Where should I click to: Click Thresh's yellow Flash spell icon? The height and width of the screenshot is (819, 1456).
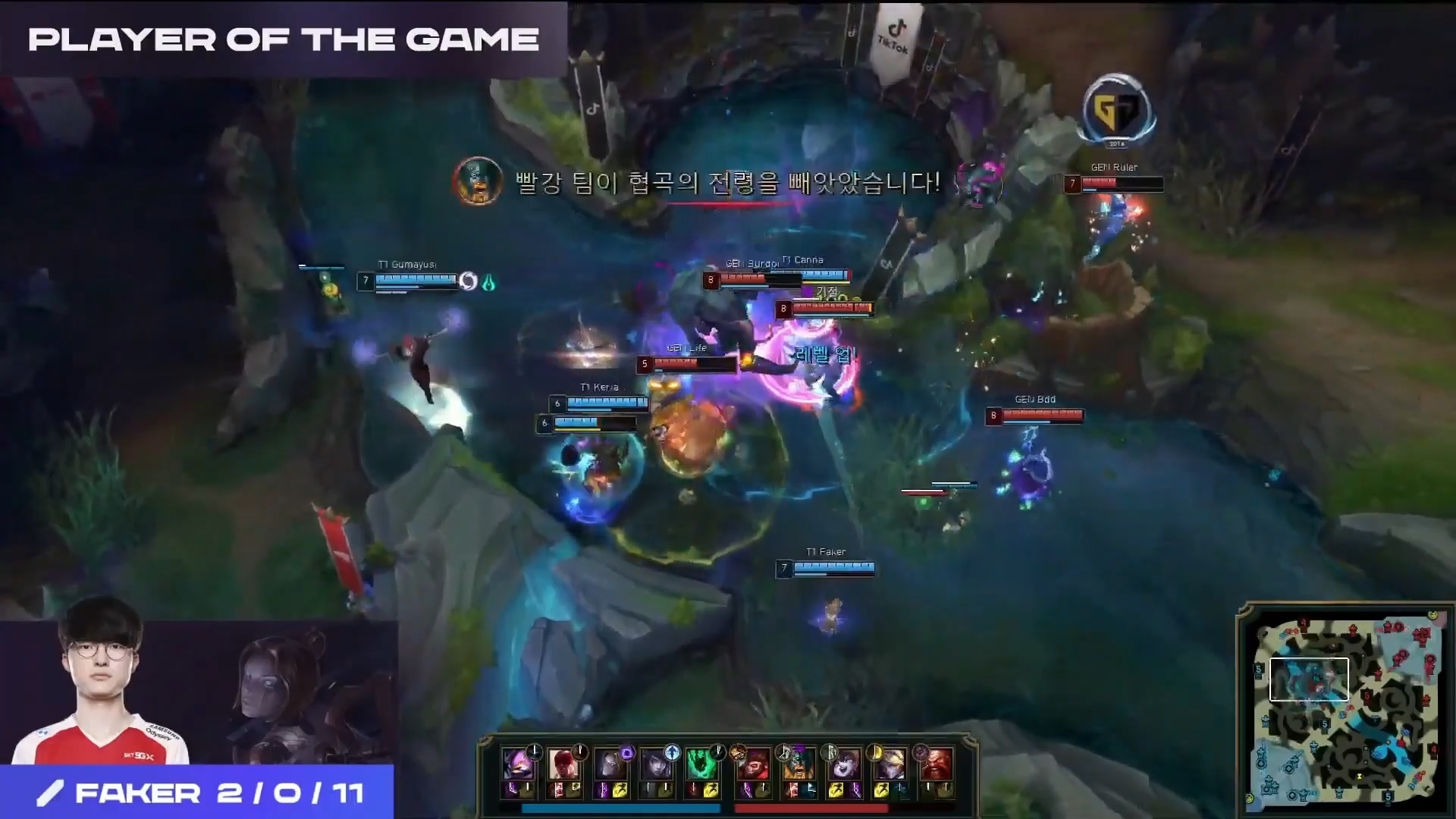click(x=711, y=791)
